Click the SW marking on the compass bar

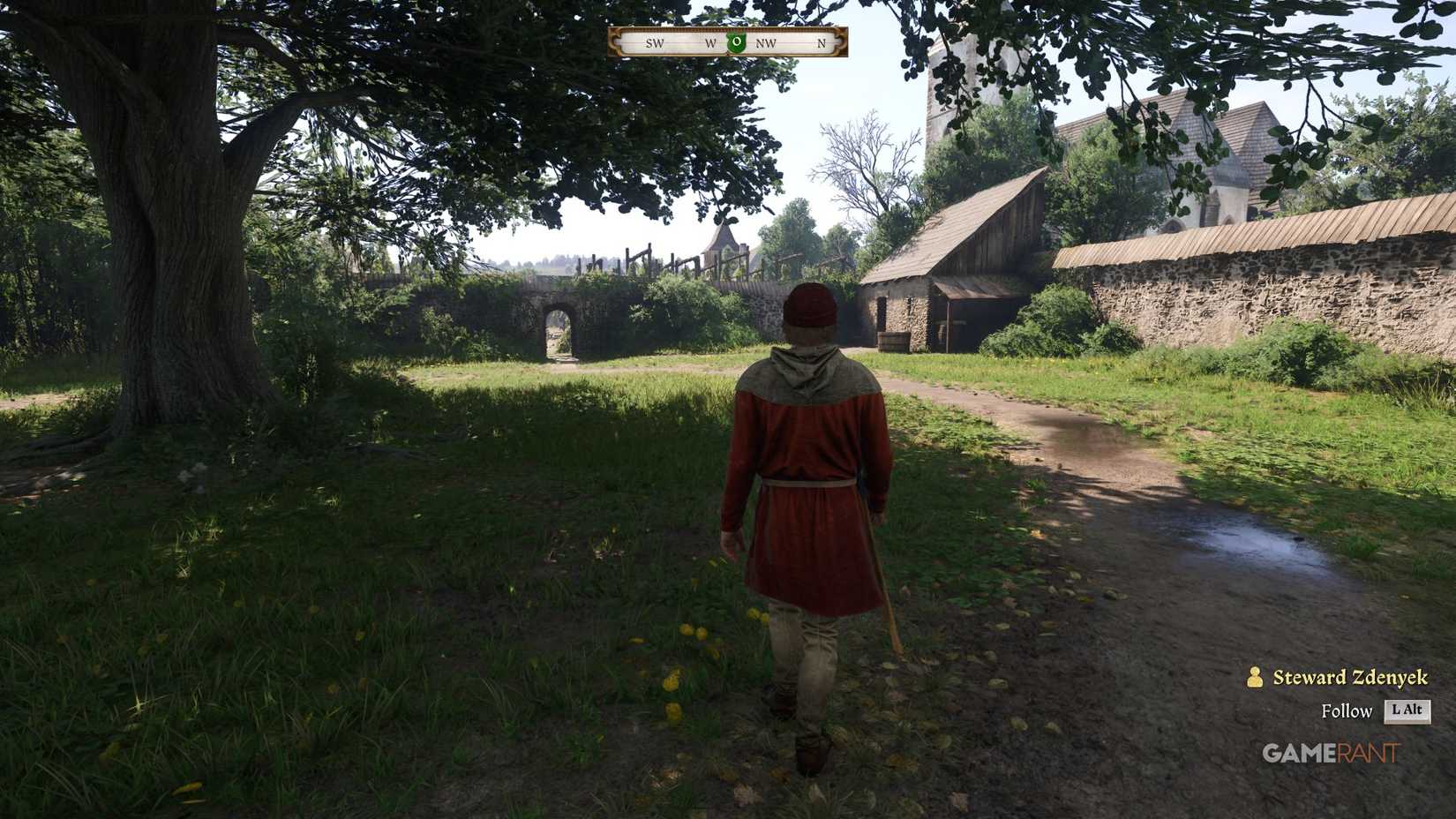tap(654, 41)
